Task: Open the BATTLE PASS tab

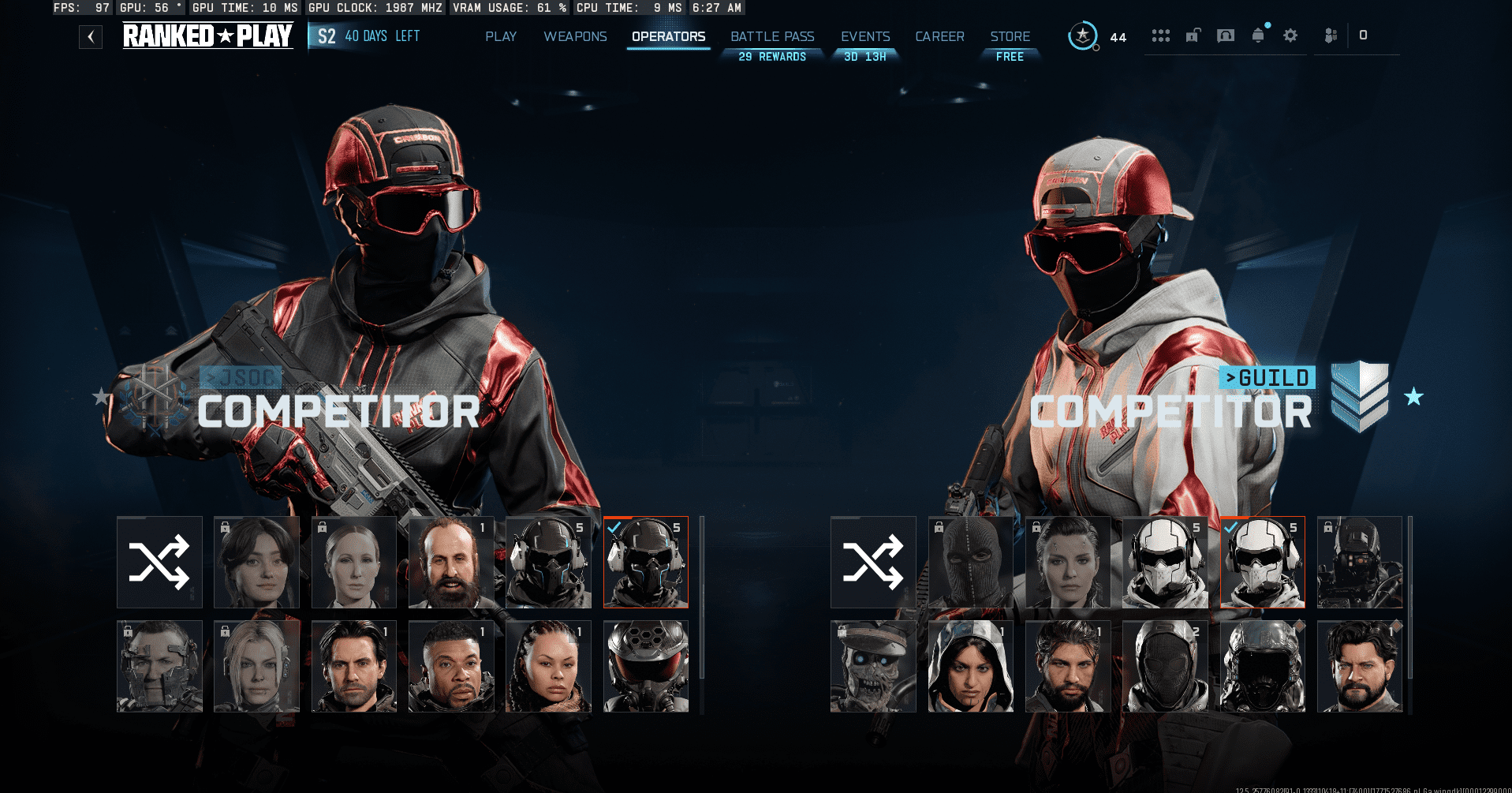Action: 771,36
